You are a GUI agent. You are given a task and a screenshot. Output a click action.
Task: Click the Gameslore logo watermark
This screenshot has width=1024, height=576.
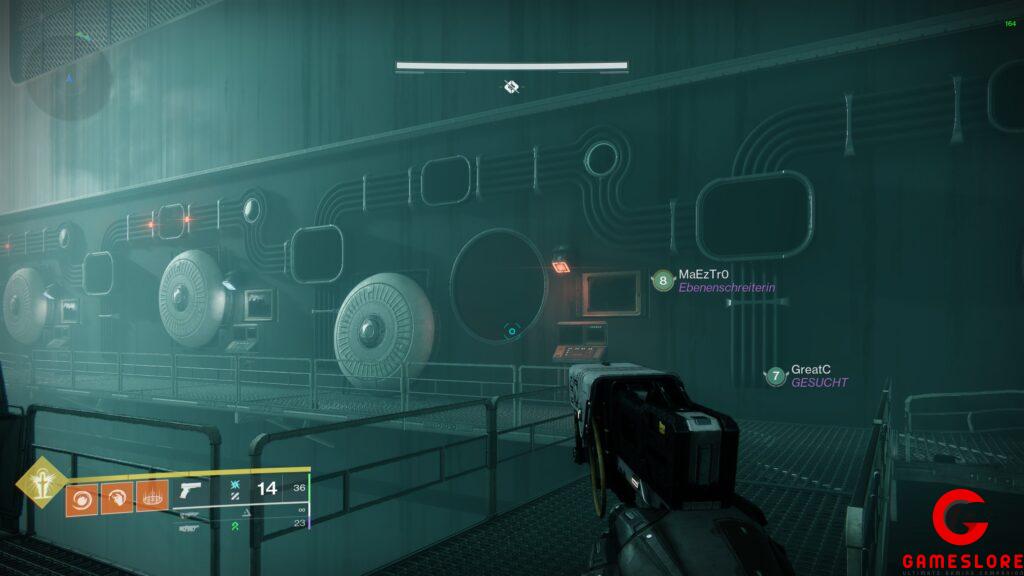click(960, 531)
